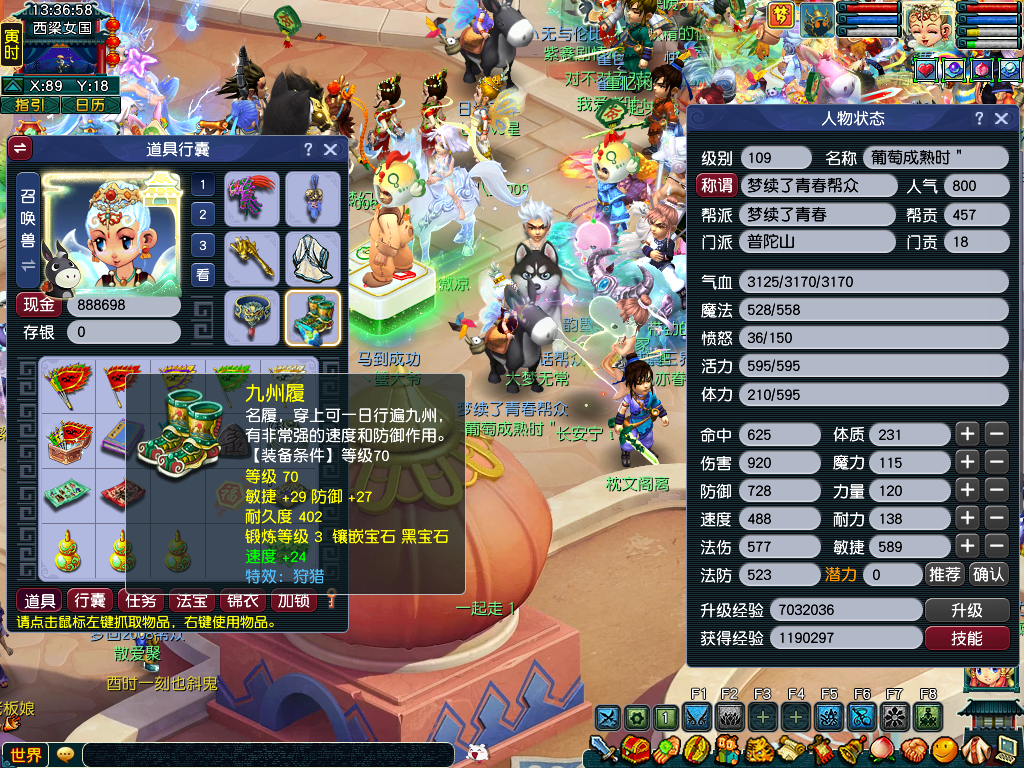Open the 技能 skills button
This screenshot has height=768, width=1024.
[x=966, y=638]
